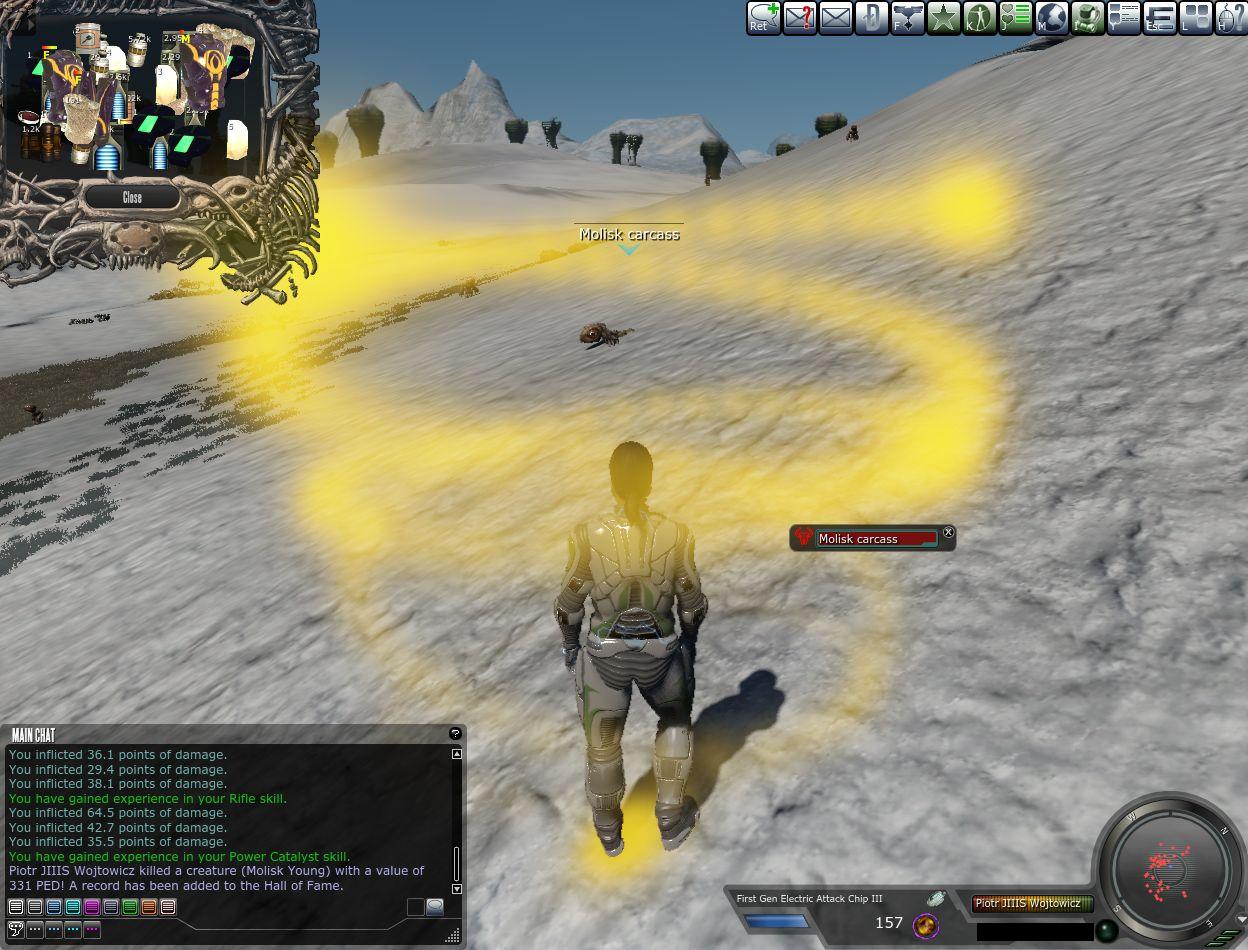Open the green inventory icon
Image resolution: width=1248 pixels, height=950 pixels.
click(1087, 18)
